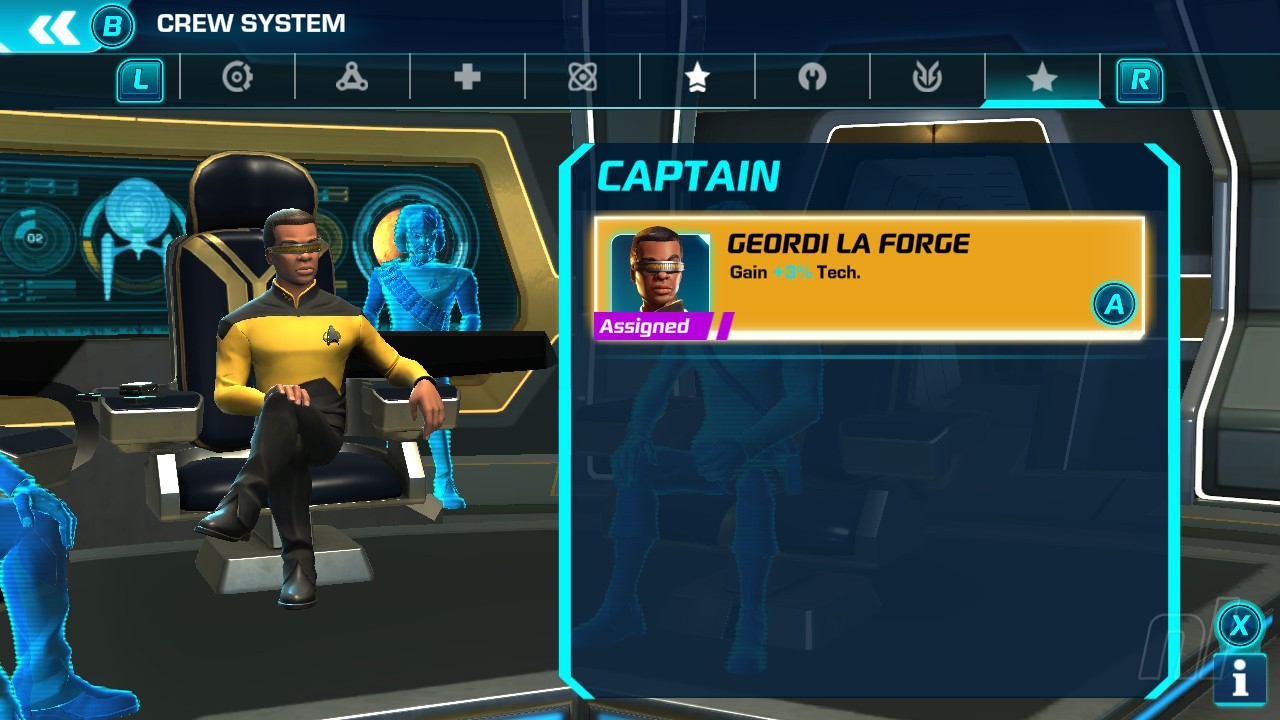Select the star-with-chevron crew tab

click(697, 78)
